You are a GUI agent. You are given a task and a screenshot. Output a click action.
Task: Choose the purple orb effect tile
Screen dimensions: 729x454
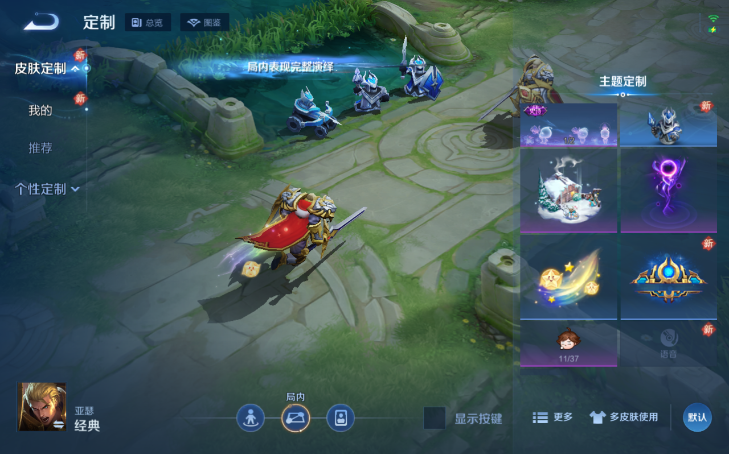[668, 192]
